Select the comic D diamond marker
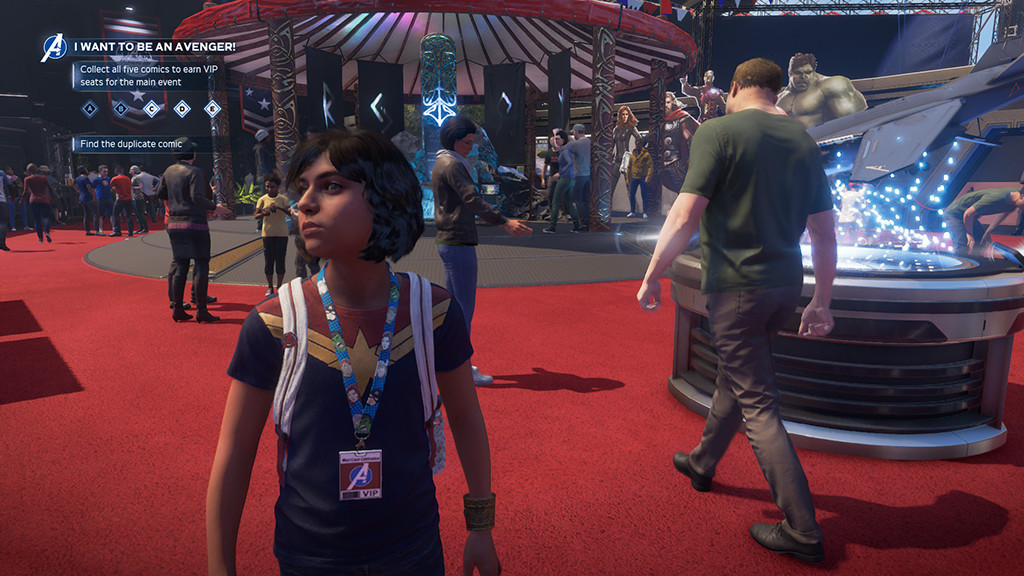This screenshot has width=1024, height=576. pyautogui.click(x=182, y=109)
